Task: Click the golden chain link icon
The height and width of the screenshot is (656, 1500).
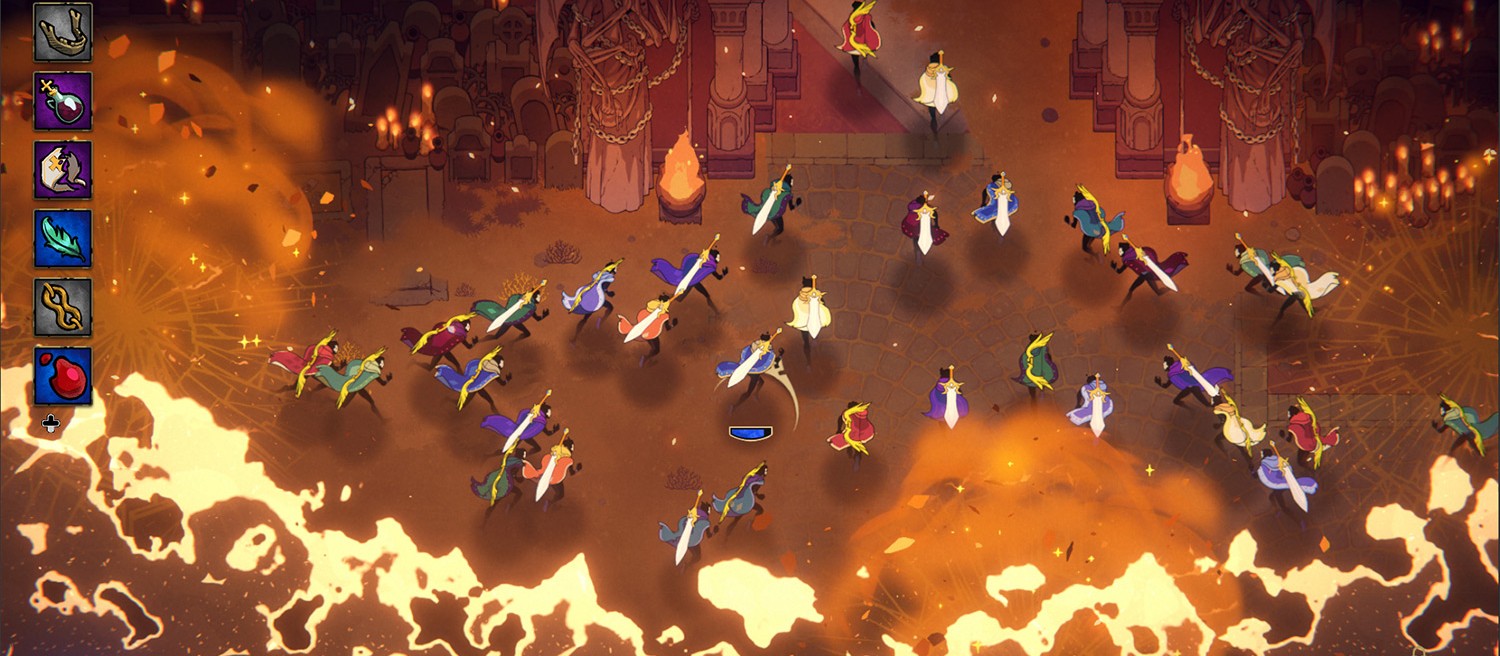Action: click(x=63, y=307)
